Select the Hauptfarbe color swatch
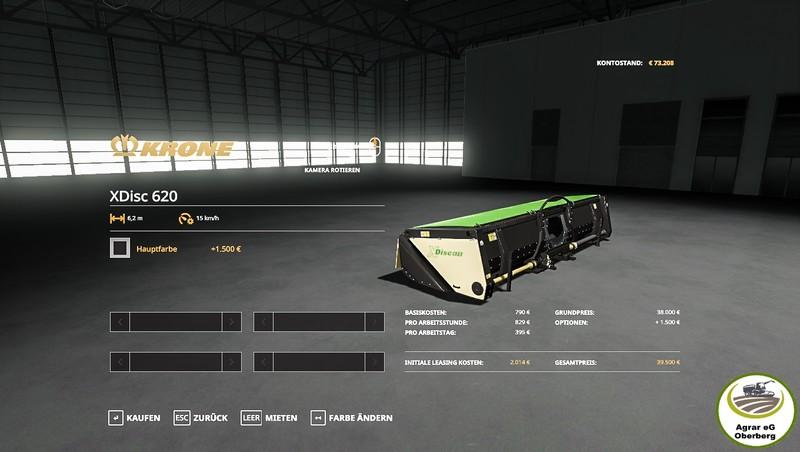Viewport: 800px width, 452px height. (119, 248)
